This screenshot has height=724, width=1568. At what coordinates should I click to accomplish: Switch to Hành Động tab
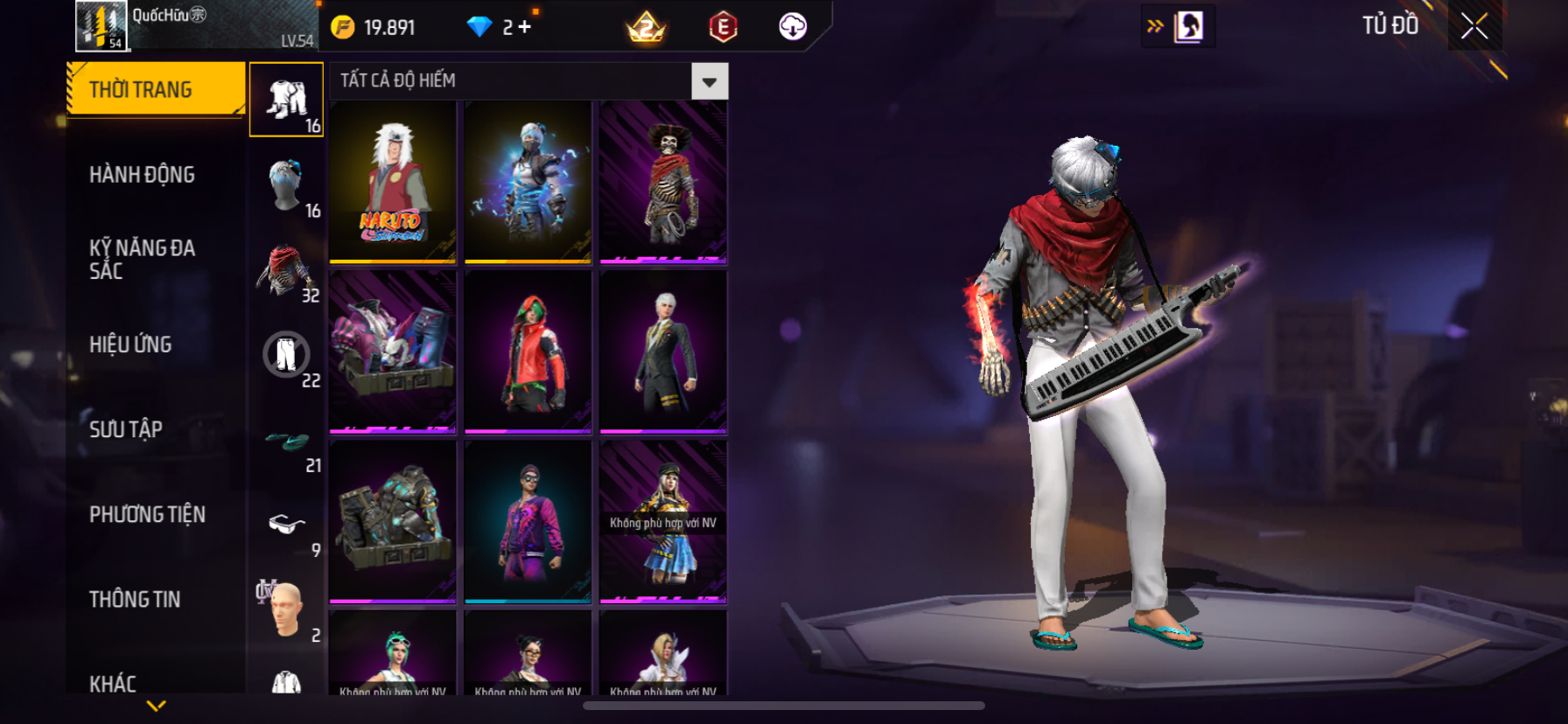tap(142, 175)
